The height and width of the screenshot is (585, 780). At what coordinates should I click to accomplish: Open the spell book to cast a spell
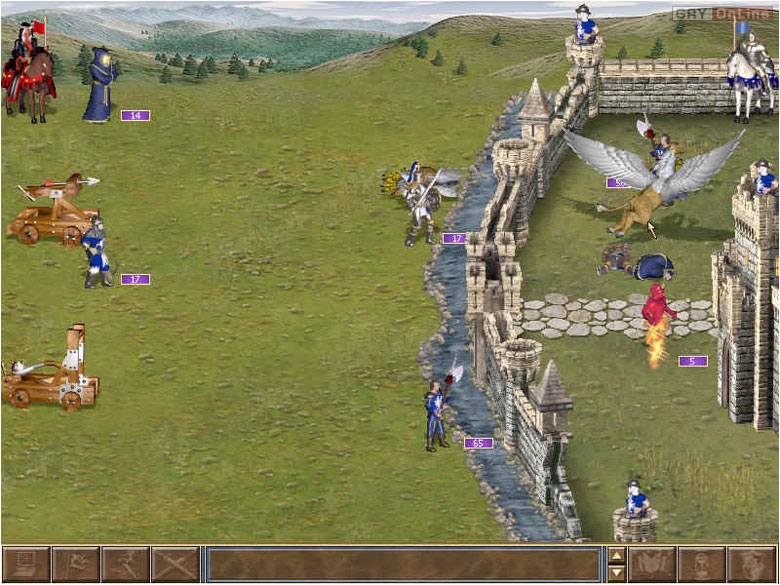click(x=652, y=565)
